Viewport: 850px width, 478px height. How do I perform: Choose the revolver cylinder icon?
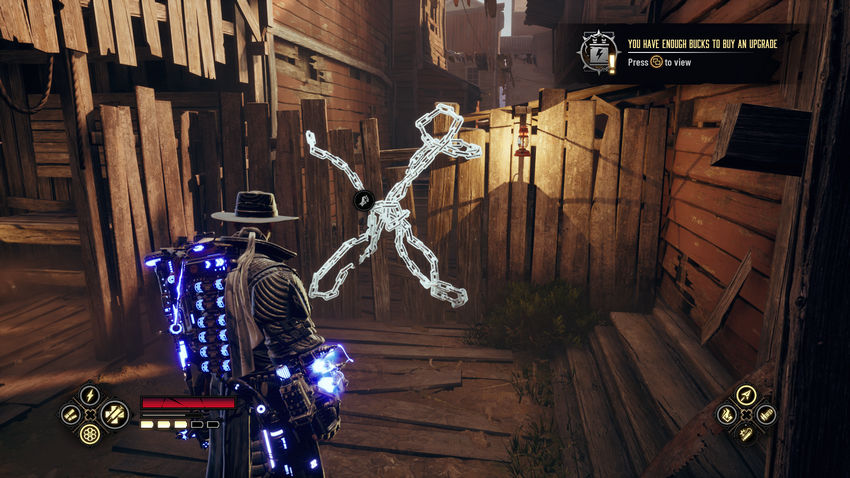click(90, 433)
